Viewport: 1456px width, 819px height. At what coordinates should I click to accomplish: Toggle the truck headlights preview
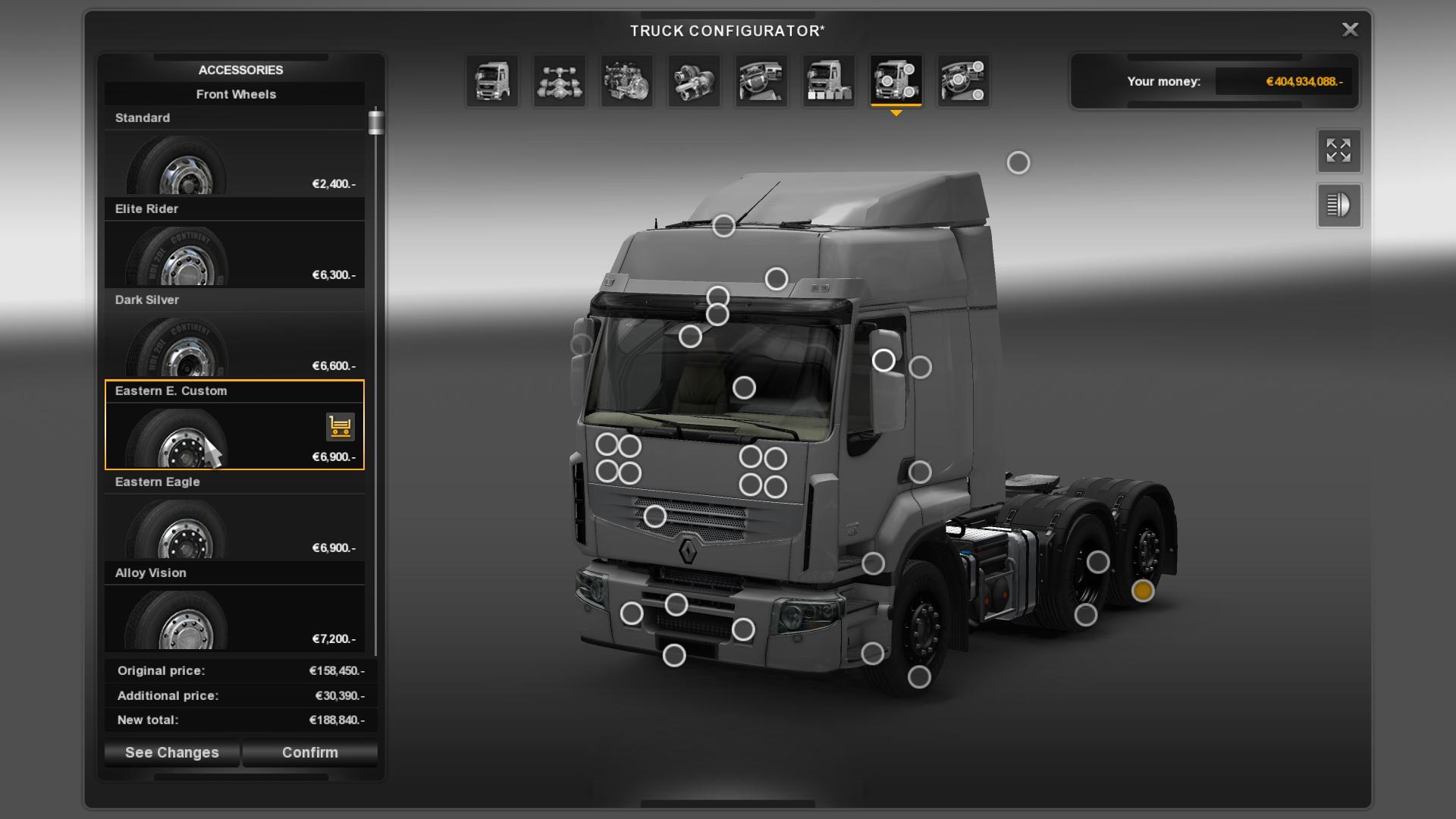[1338, 206]
